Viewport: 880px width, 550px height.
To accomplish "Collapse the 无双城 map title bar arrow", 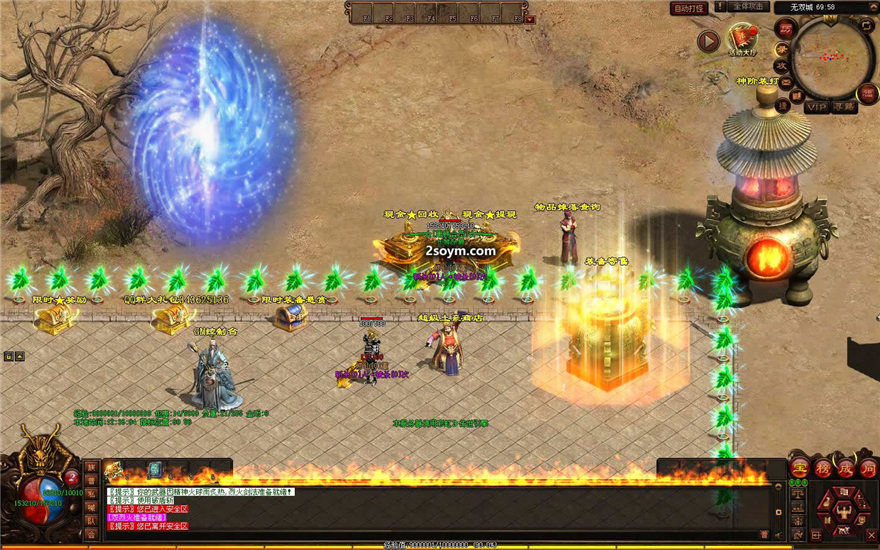I will click(873, 7).
